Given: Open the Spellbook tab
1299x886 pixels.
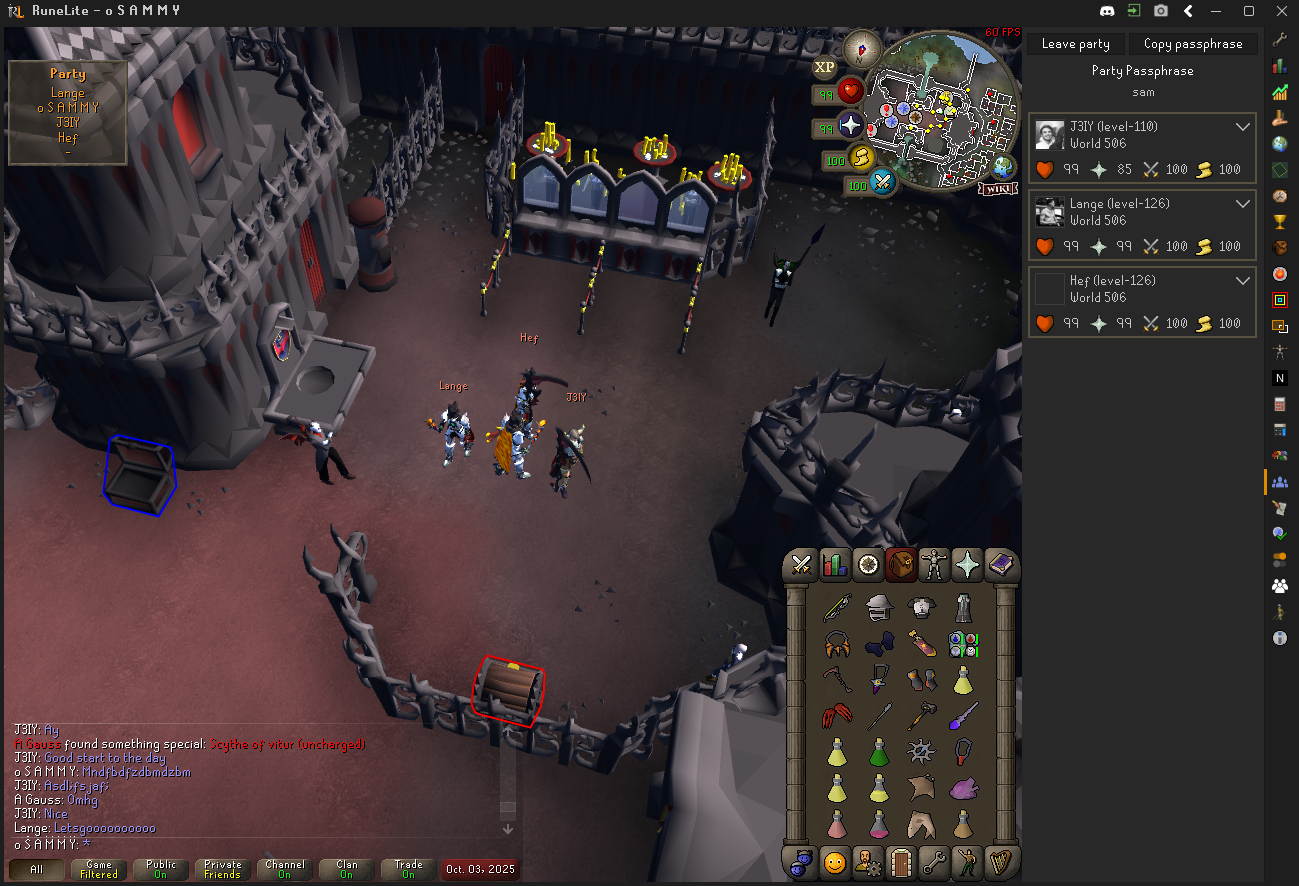Looking at the screenshot, I should 1000,566.
